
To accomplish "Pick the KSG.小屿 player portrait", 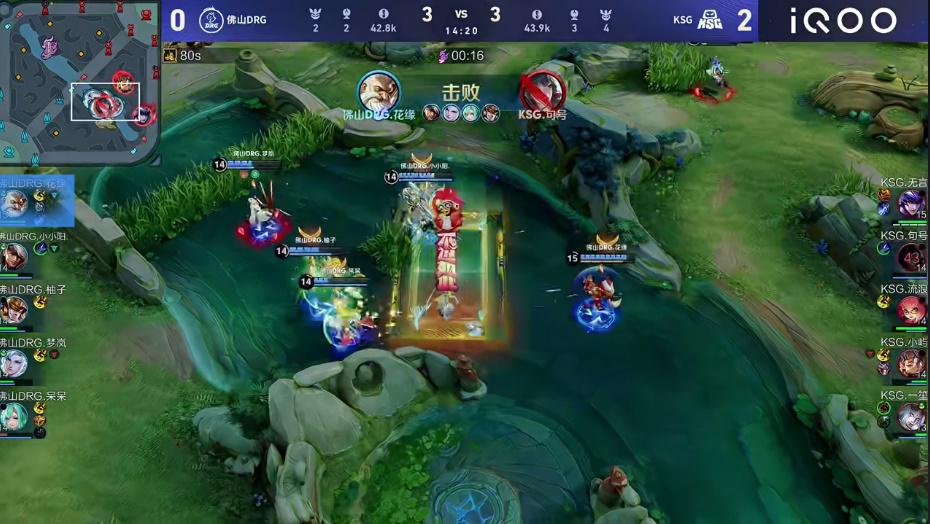I will point(911,363).
